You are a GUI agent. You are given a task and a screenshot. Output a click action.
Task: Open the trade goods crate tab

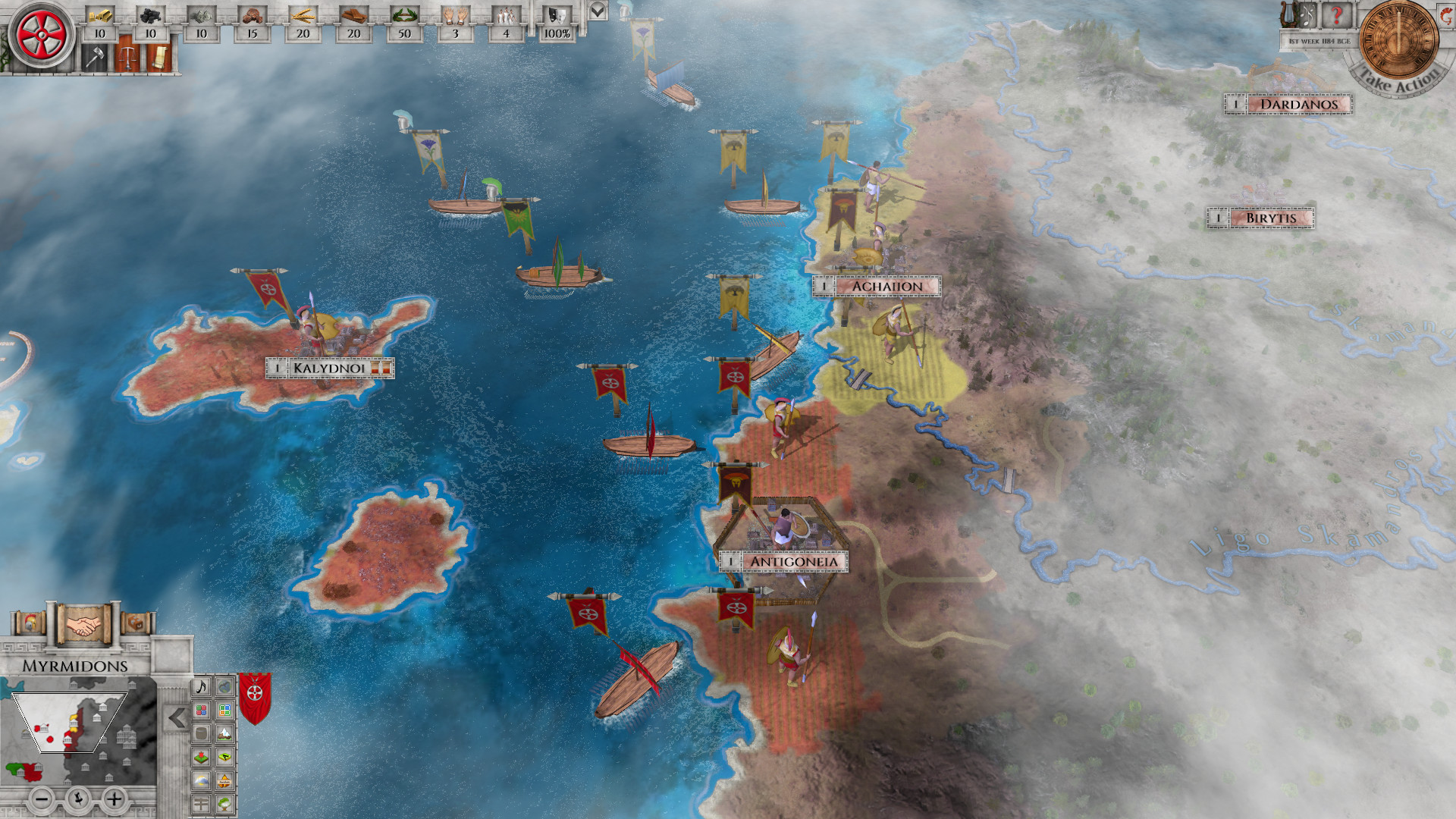pos(136,623)
